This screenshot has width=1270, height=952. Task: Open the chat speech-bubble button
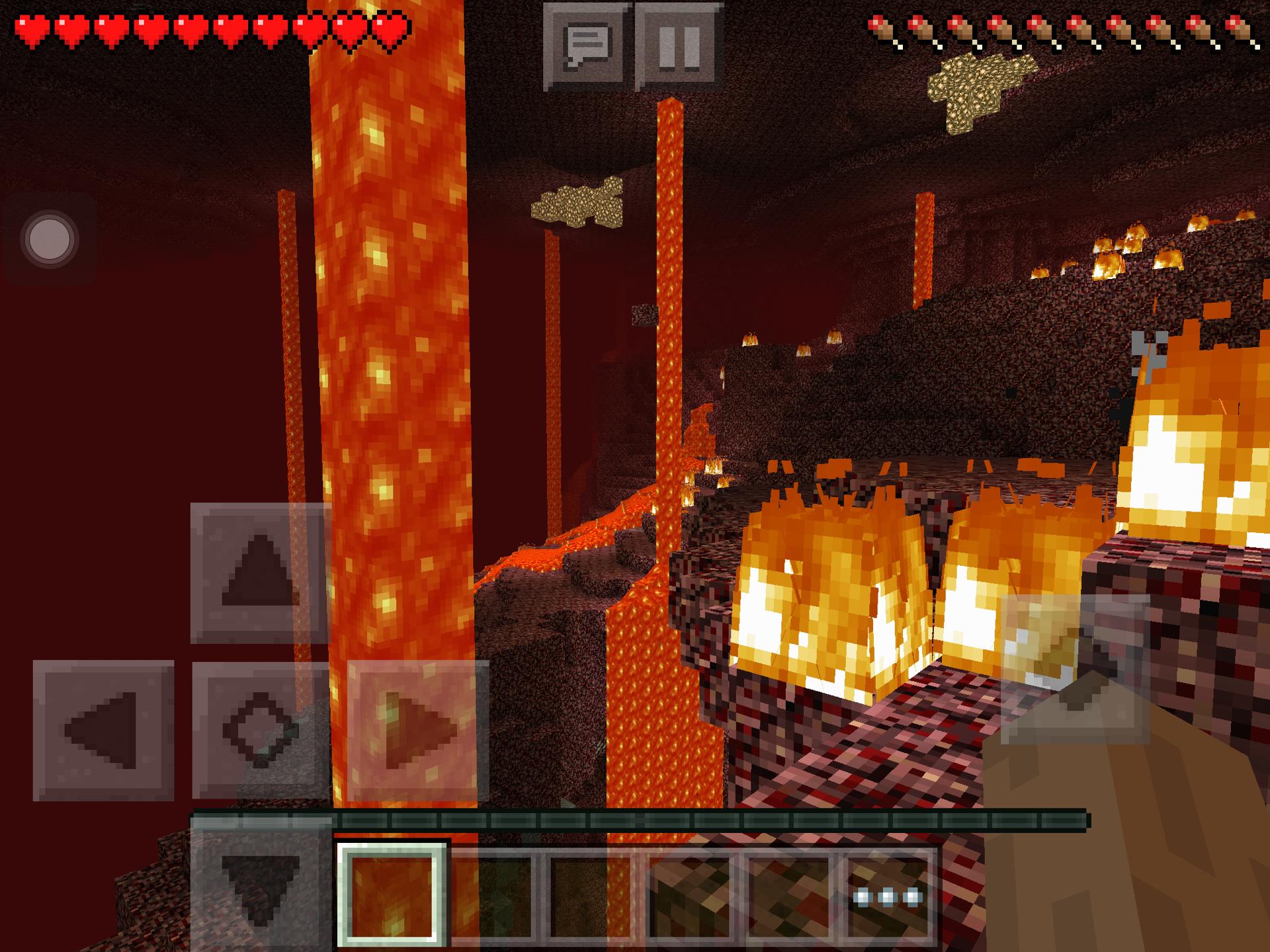586,46
